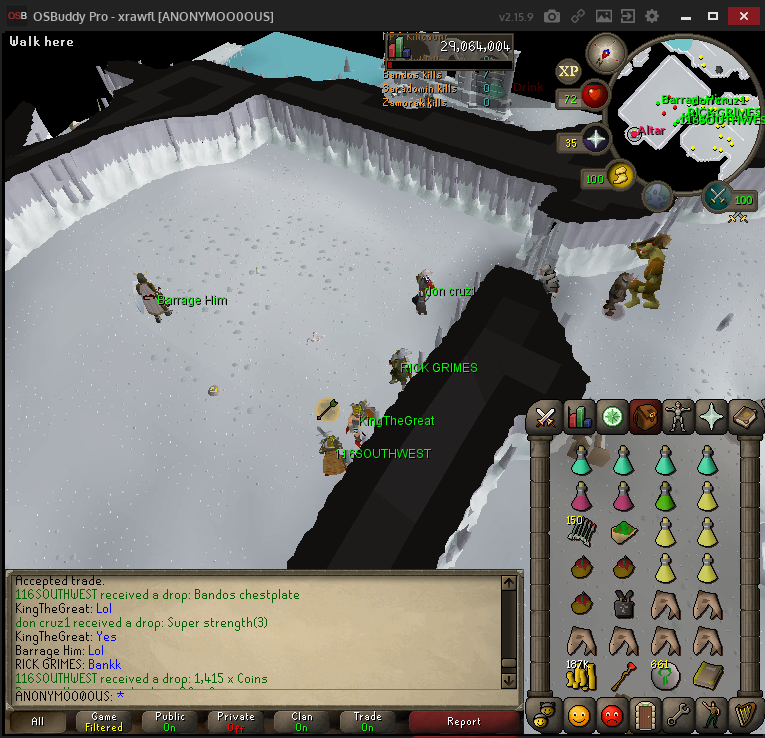Select the coins stack in inventory
765x738 pixels.
[581, 677]
